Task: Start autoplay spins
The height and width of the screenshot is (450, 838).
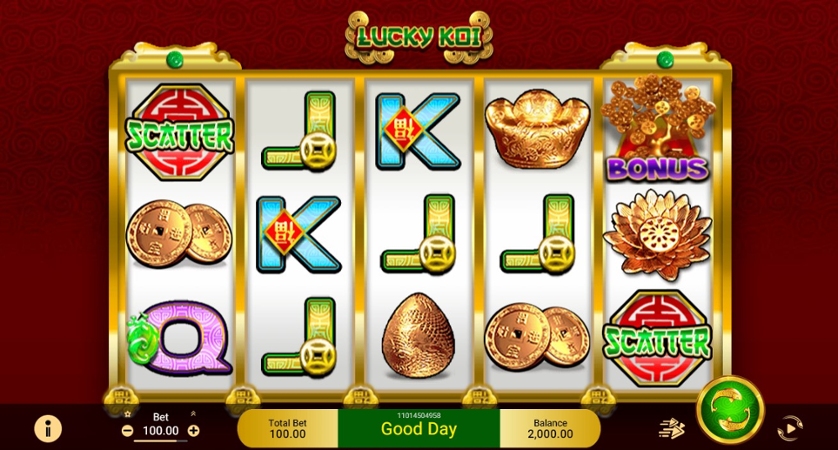Action: pos(790,428)
